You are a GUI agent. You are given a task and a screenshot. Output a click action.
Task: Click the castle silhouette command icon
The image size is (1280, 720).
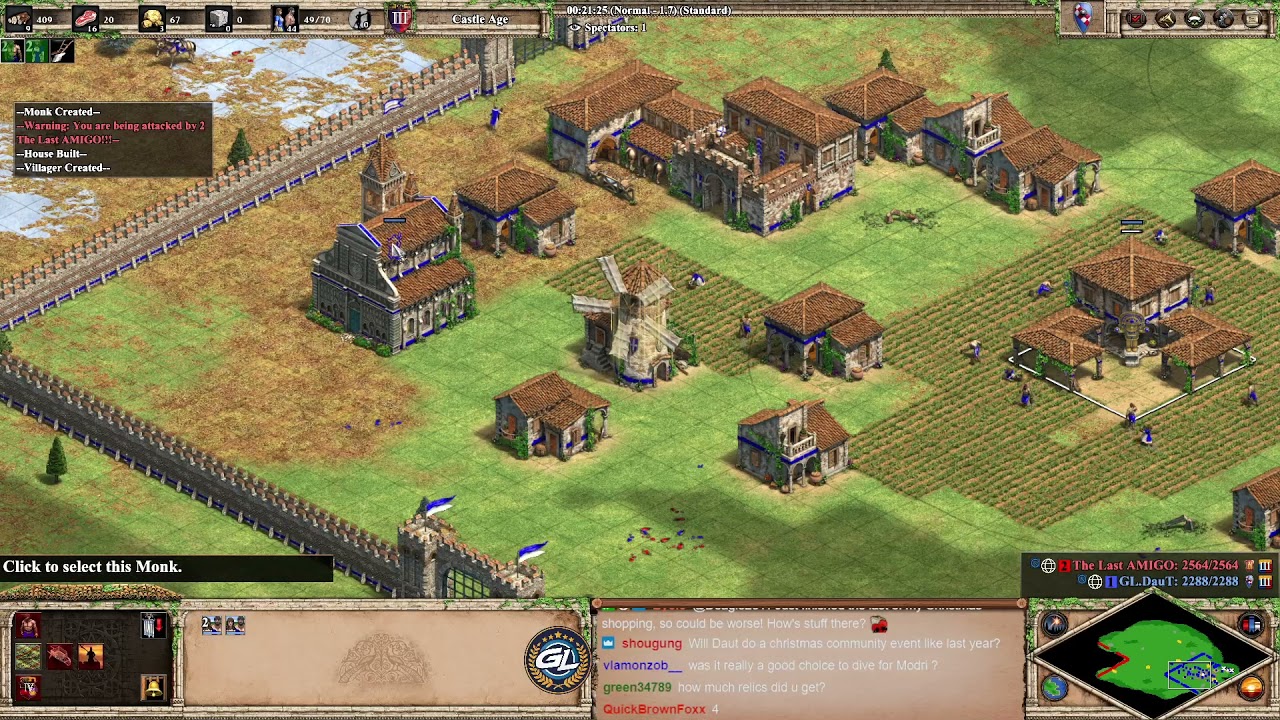tap(90, 655)
